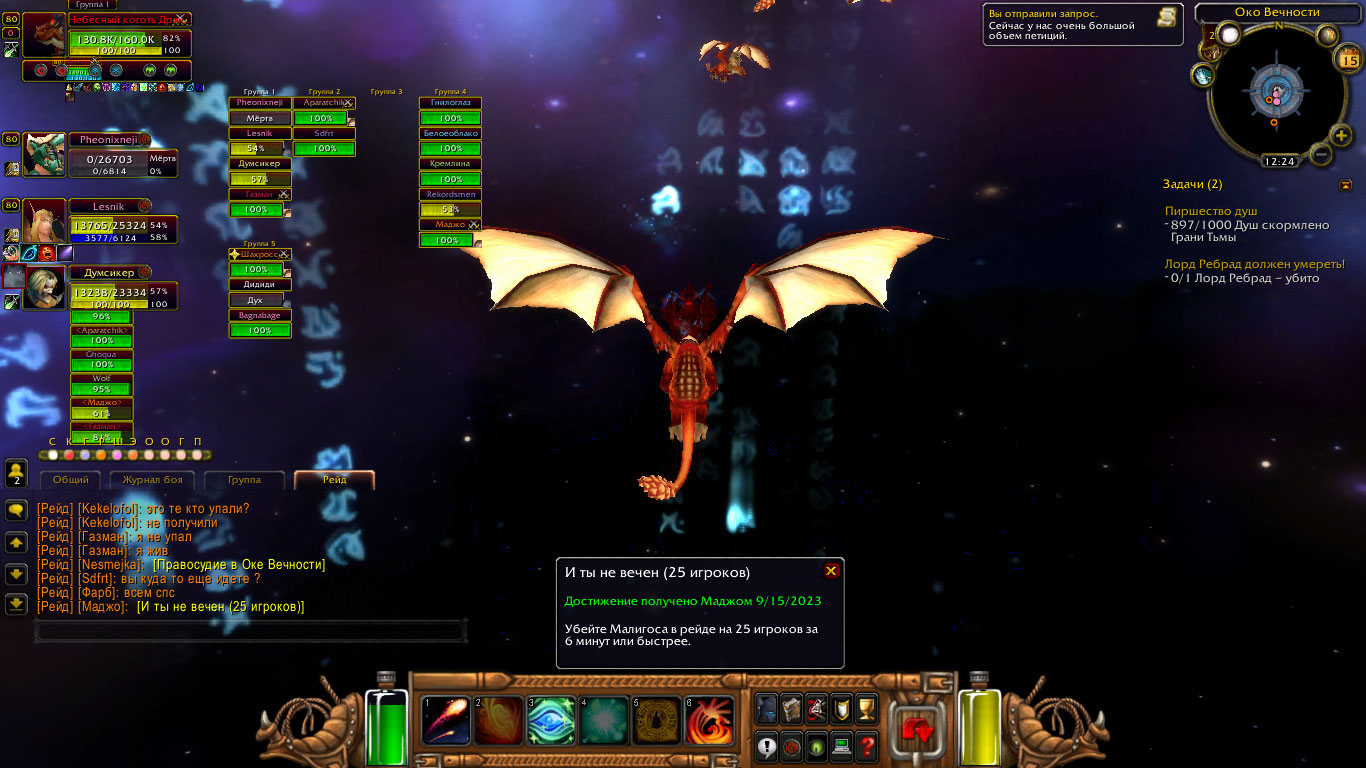
Task: Open the achievements via the gold chalice icon
Action: pos(866,707)
